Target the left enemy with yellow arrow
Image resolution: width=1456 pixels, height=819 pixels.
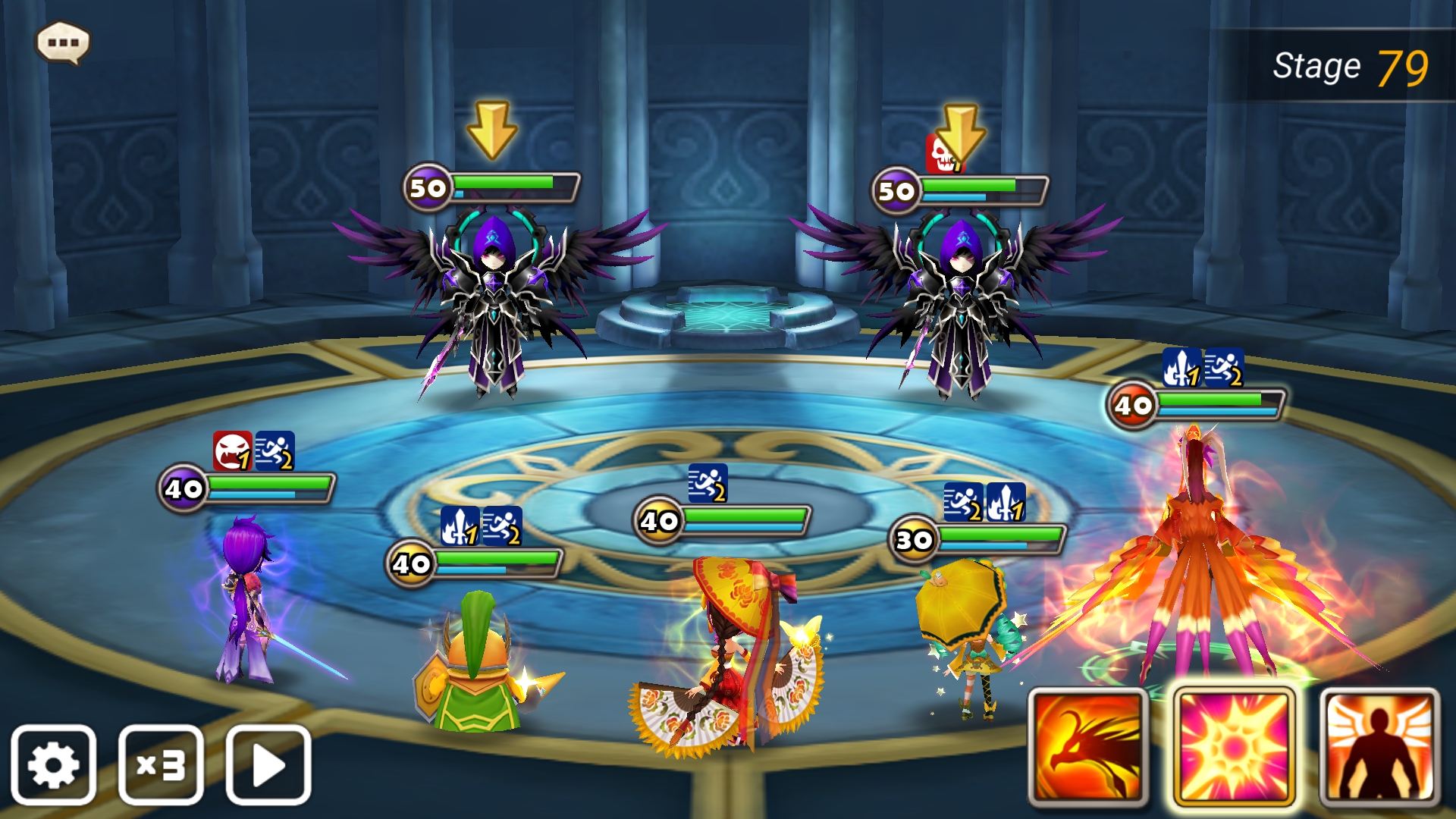tap(494, 303)
